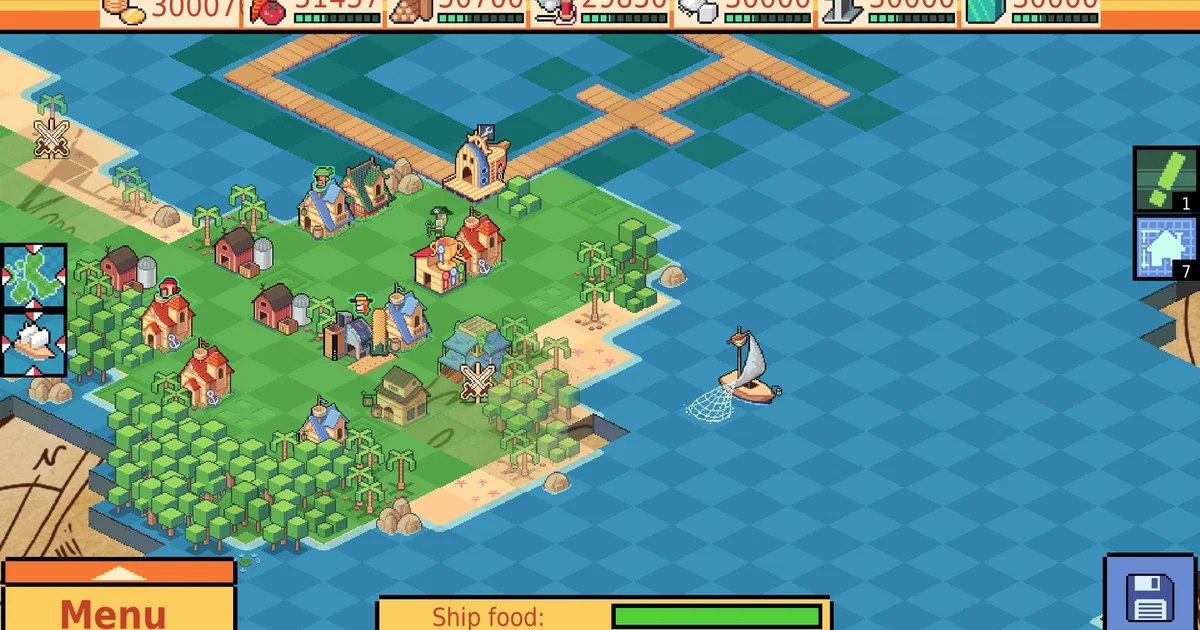This screenshot has height=630, width=1200.
Task: Expand the panel with the arrow above Menu
Action: tap(118, 573)
